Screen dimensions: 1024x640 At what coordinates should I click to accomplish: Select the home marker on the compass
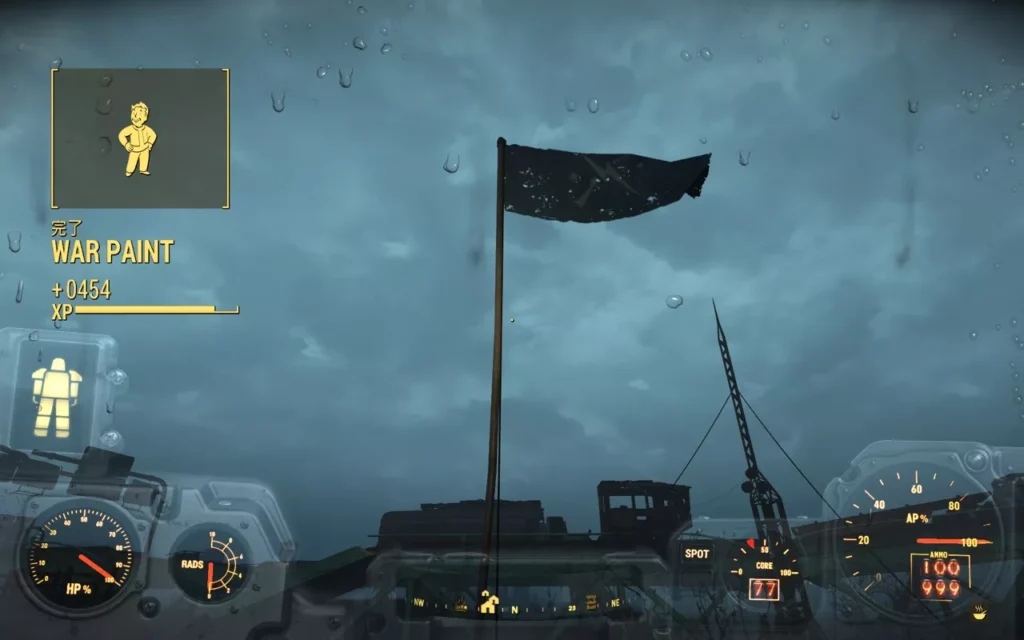coord(489,602)
